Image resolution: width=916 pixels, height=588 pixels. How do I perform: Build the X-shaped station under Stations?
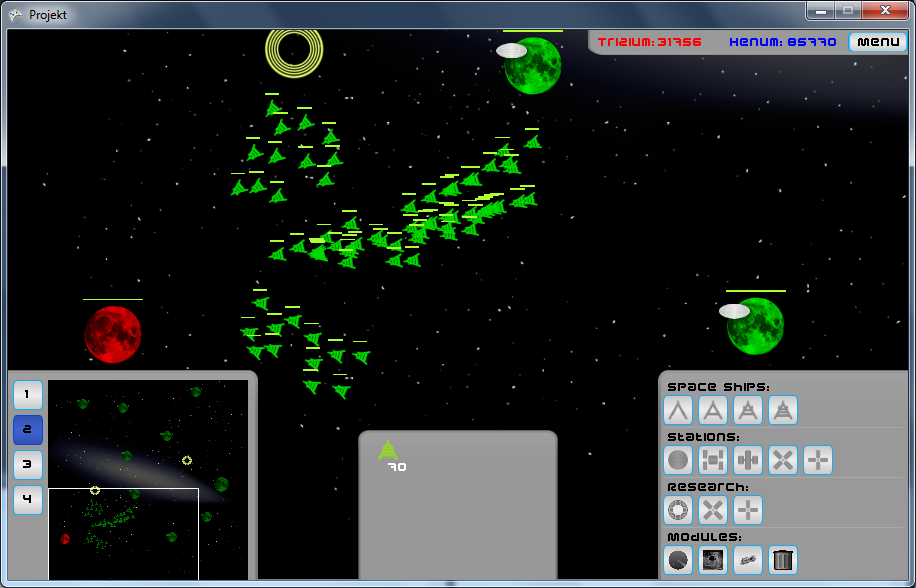[783, 460]
